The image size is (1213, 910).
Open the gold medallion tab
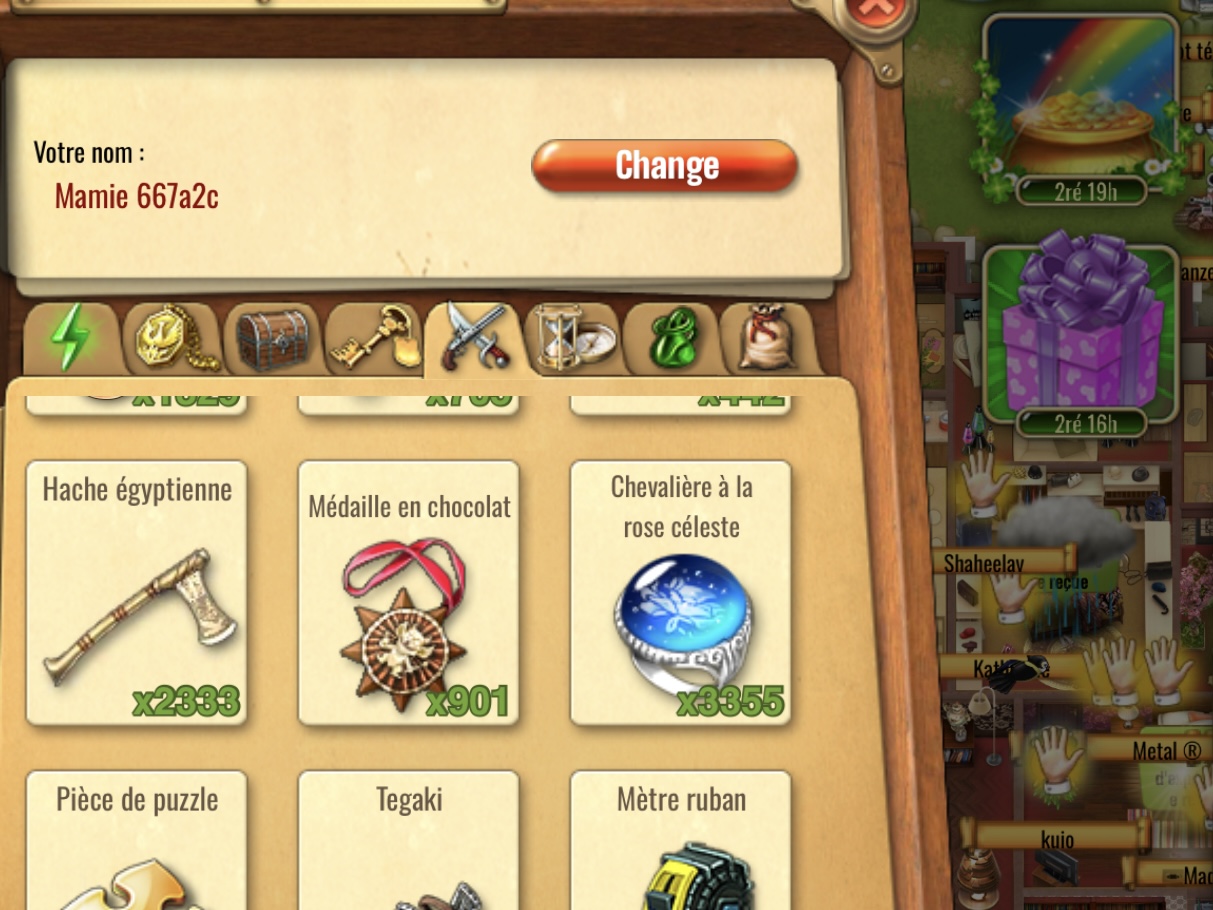point(171,338)
